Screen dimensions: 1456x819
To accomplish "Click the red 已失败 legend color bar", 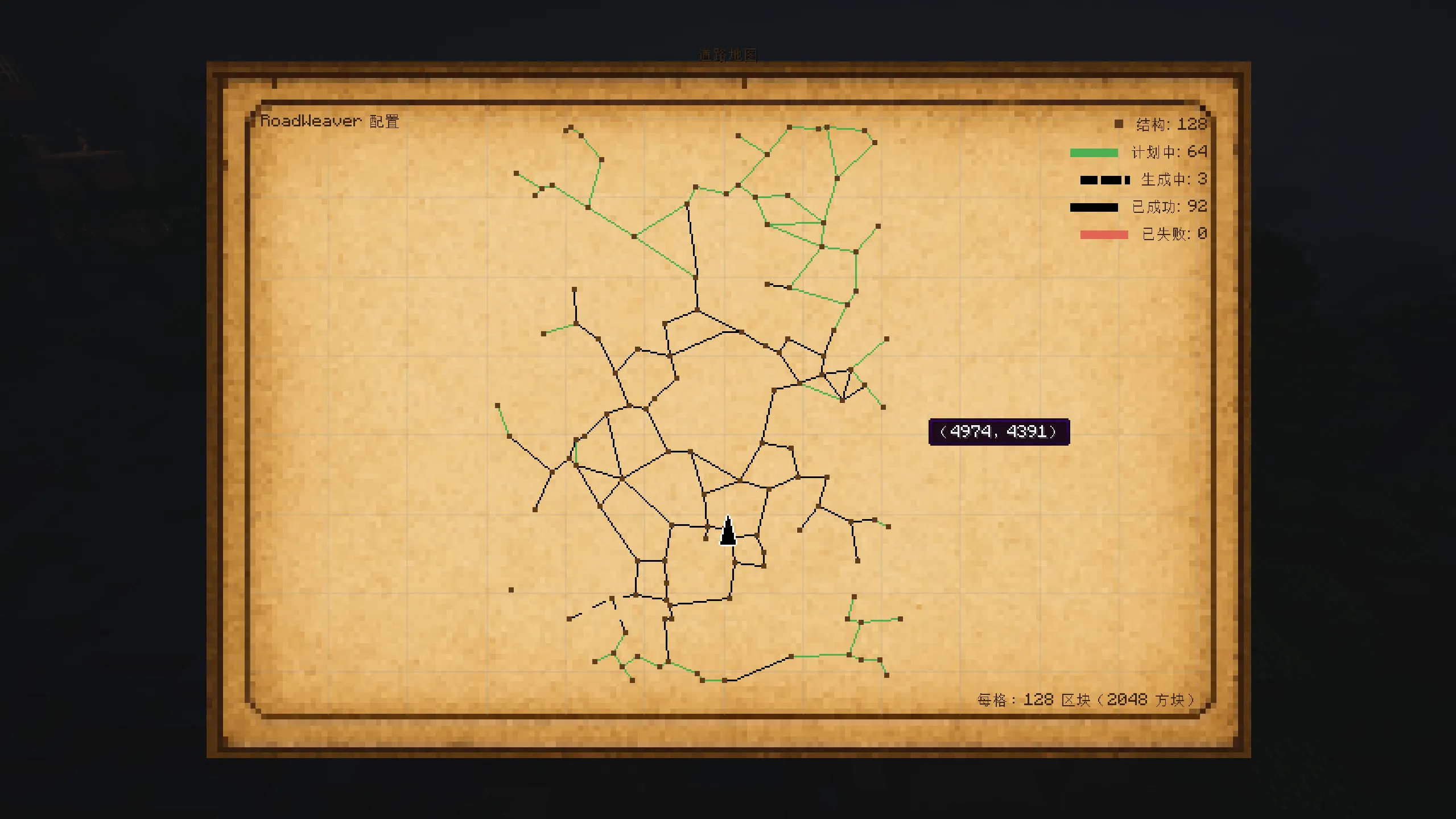I will point(1103,233).
